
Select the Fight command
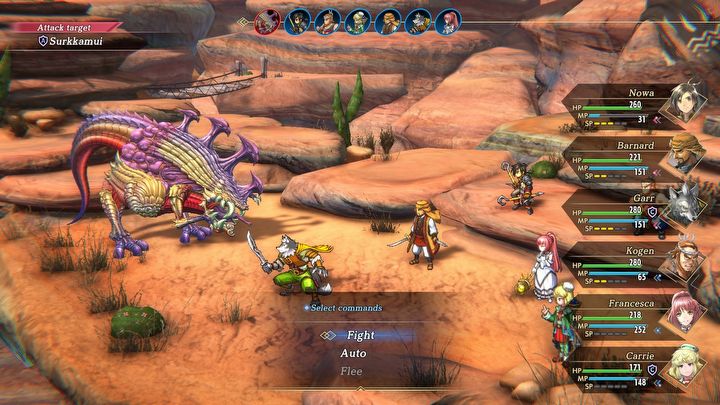pos(360,336)
